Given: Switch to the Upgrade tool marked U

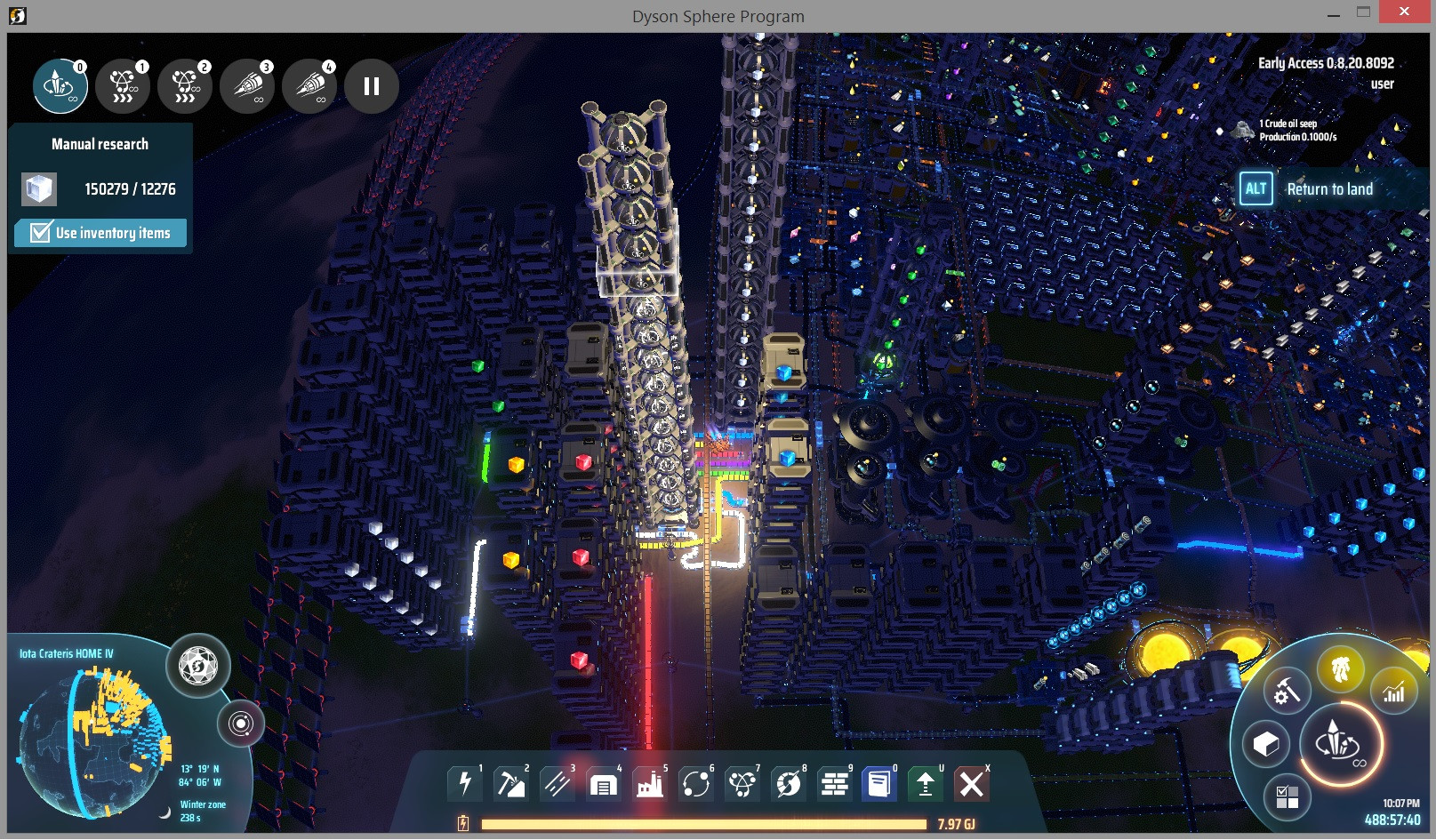Looking at the screenshot, I should coord(925,783).
